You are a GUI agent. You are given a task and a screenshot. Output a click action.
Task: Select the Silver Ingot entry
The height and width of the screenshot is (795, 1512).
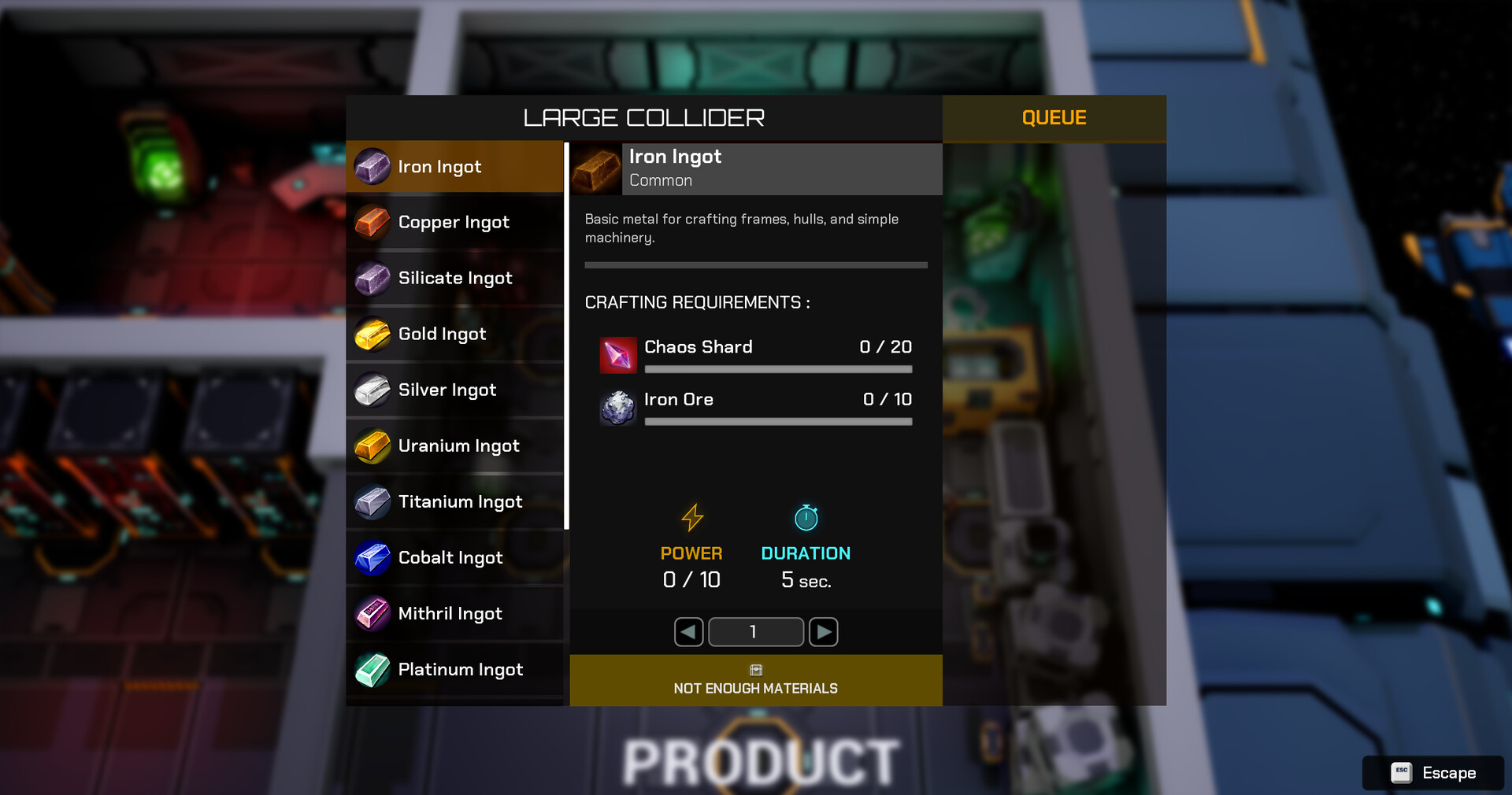(x=455, y=390)
